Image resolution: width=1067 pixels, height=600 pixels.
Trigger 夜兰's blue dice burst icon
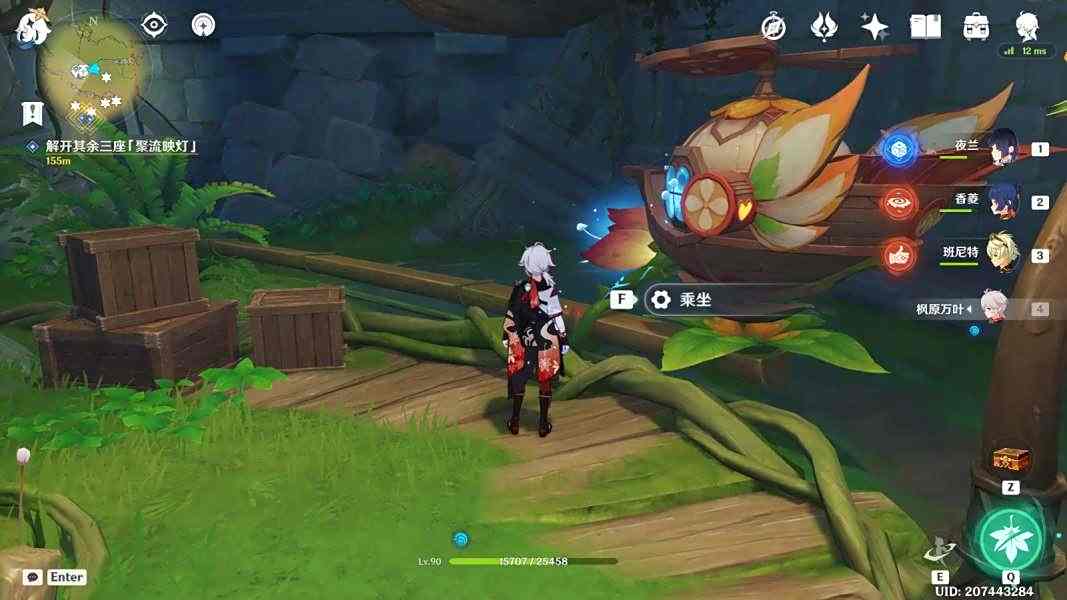click(899, 149)
